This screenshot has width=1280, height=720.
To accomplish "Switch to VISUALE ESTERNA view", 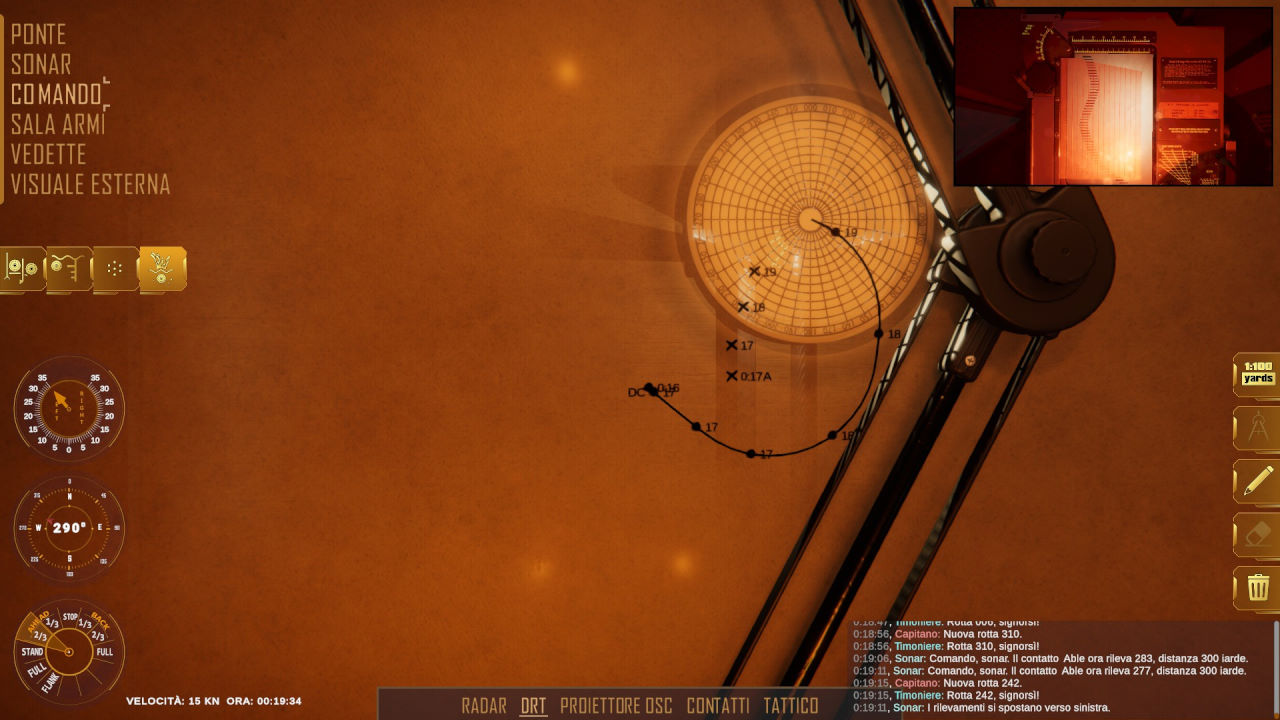I will tap(90, 185).
